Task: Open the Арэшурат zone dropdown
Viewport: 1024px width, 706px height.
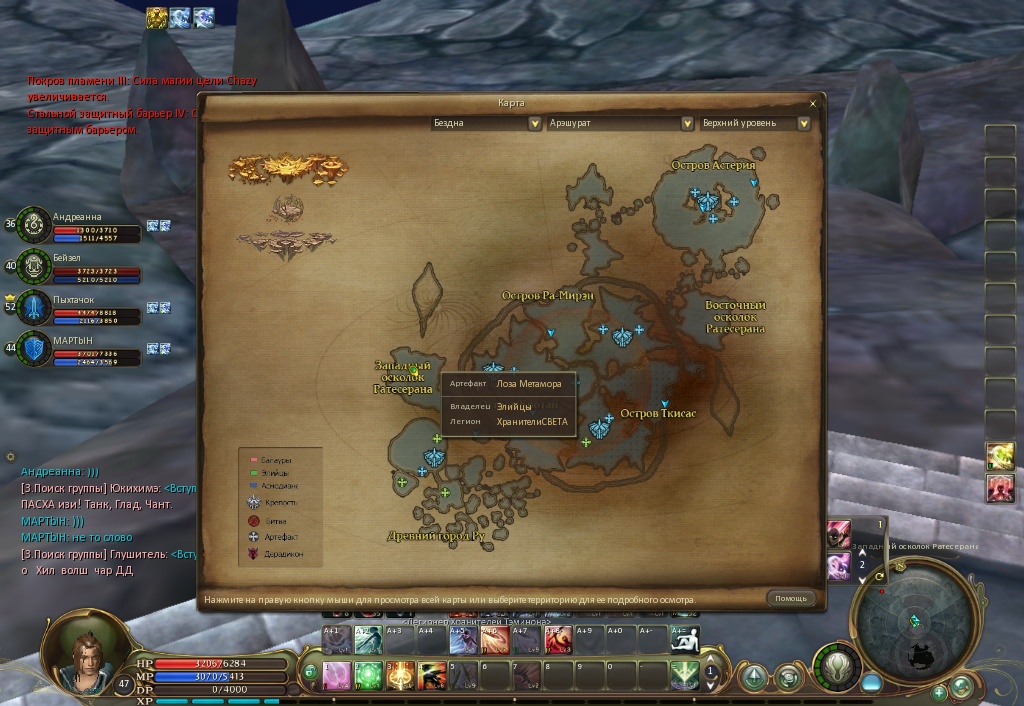Action: pos(688,124)
